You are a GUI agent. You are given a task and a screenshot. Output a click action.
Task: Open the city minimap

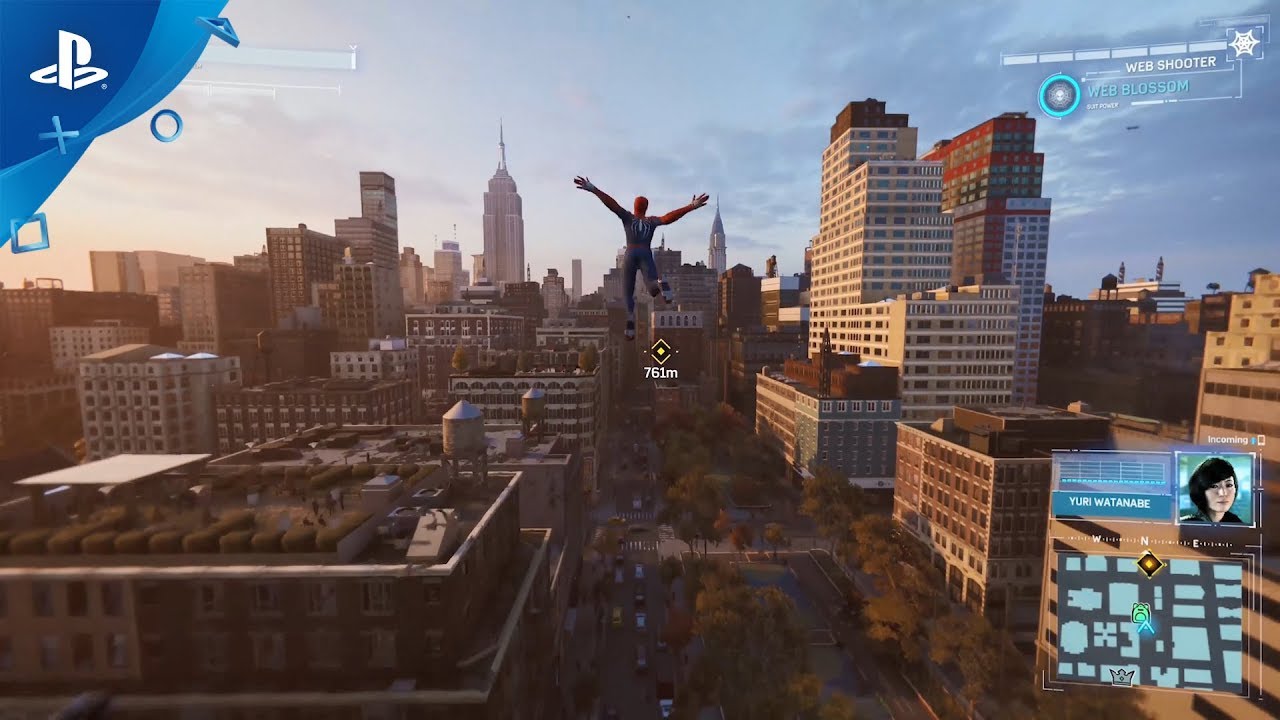1150,620
